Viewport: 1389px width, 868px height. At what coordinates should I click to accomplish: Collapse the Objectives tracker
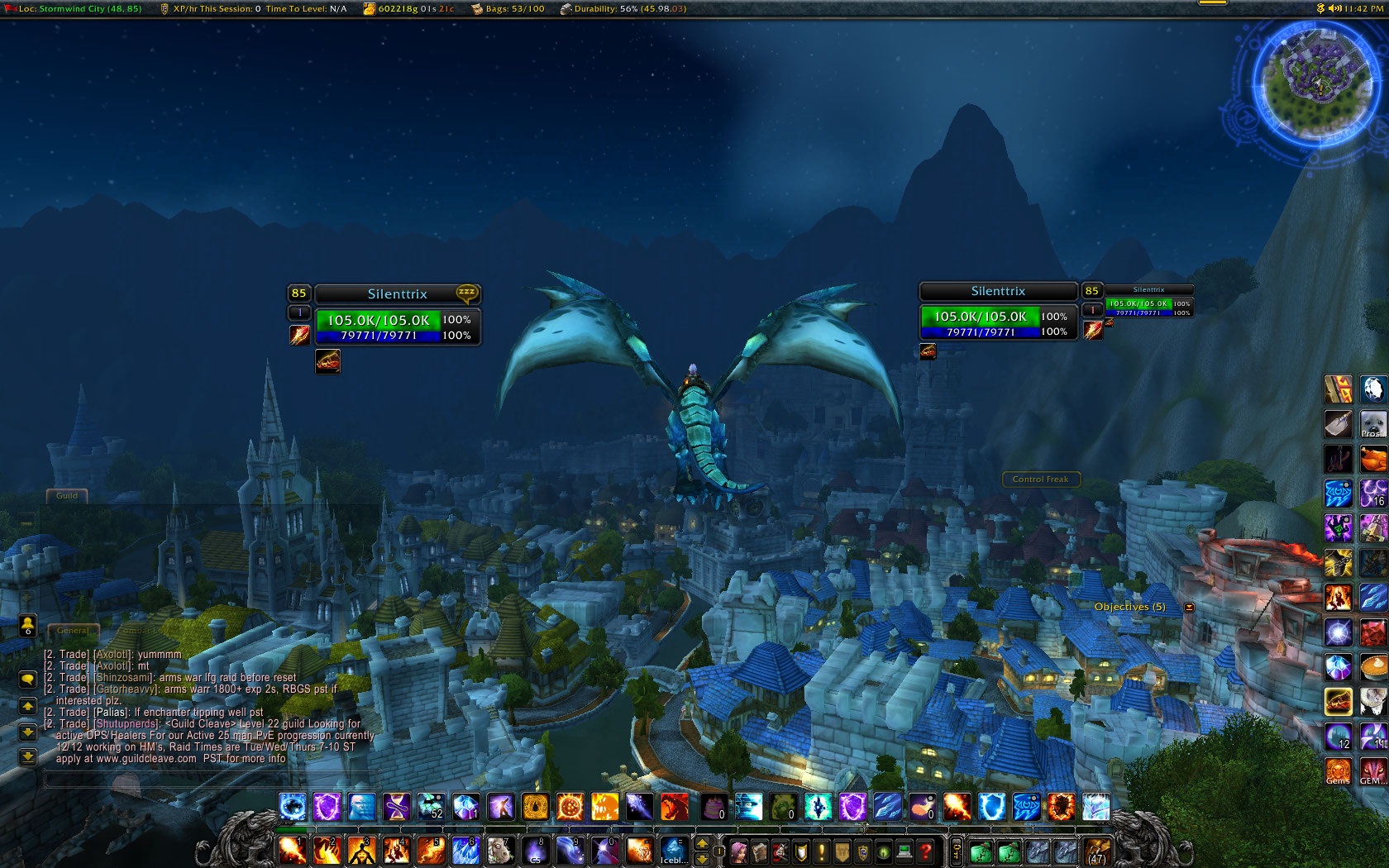(x=1189, y=608)
